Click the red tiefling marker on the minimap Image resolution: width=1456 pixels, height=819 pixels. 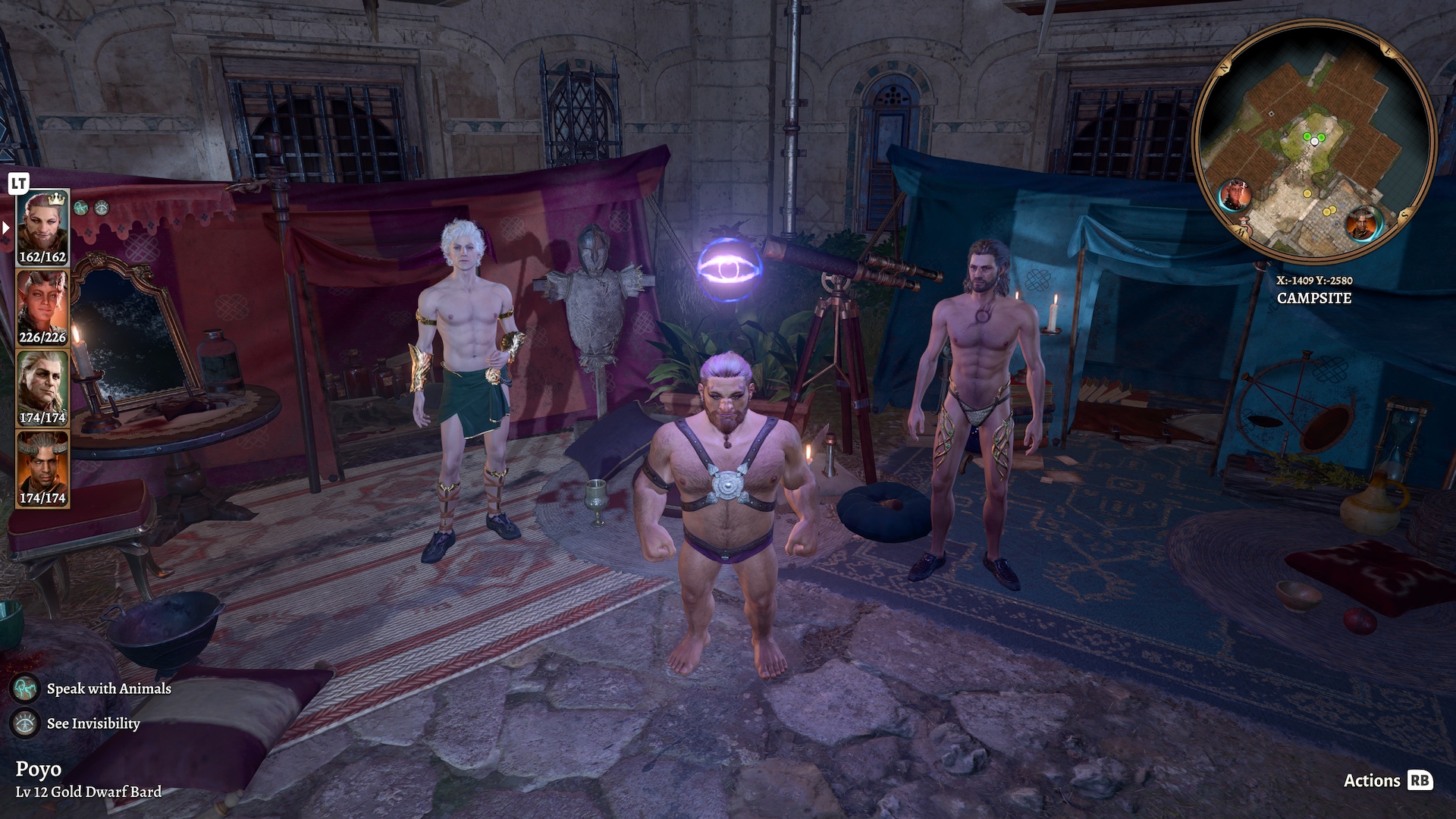click(1234, 196)
